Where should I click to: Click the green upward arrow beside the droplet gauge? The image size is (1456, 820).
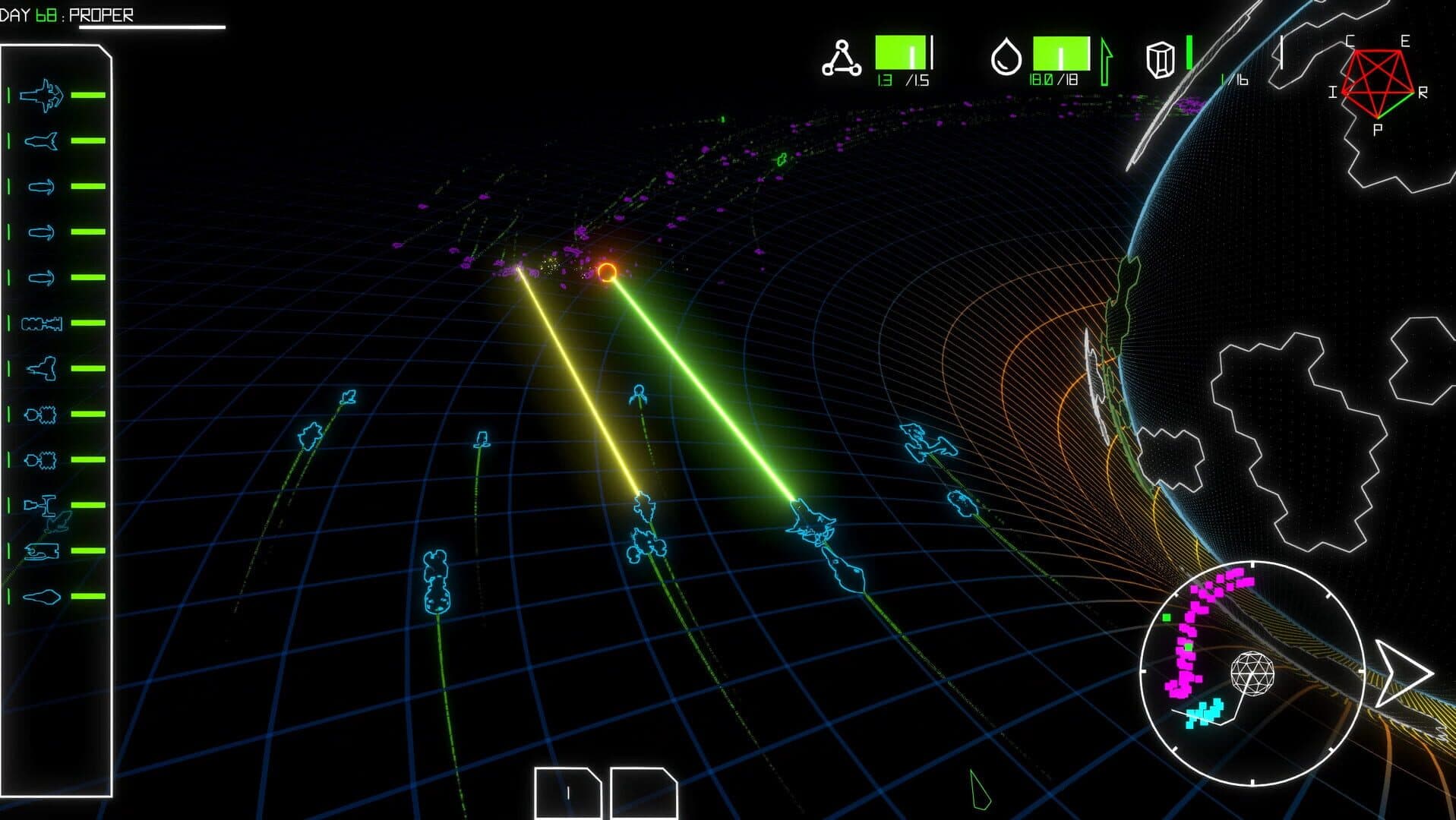coord(1106,62)
